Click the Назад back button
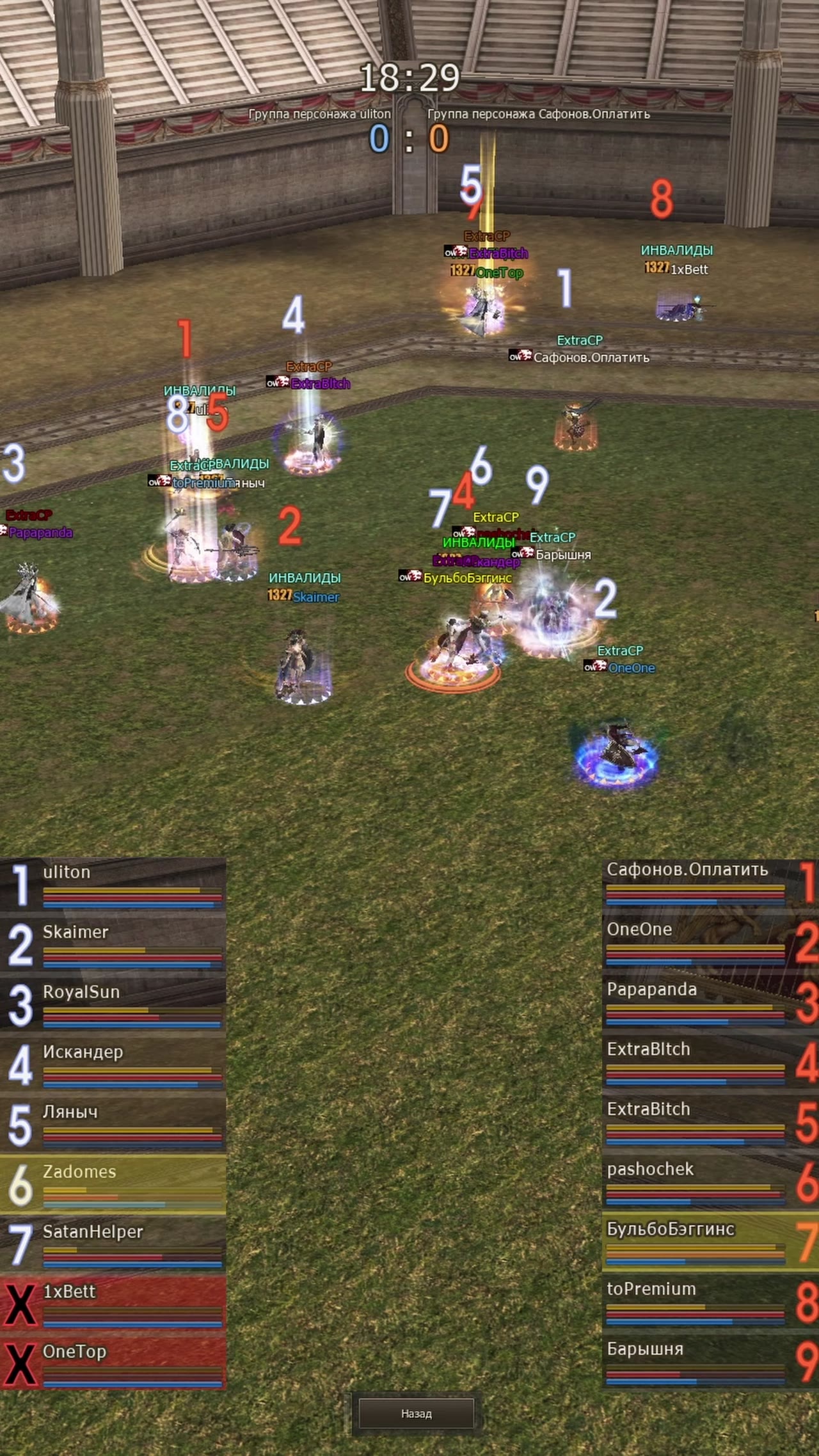This screenshot has height=1456, width=819. point(416,1413)
